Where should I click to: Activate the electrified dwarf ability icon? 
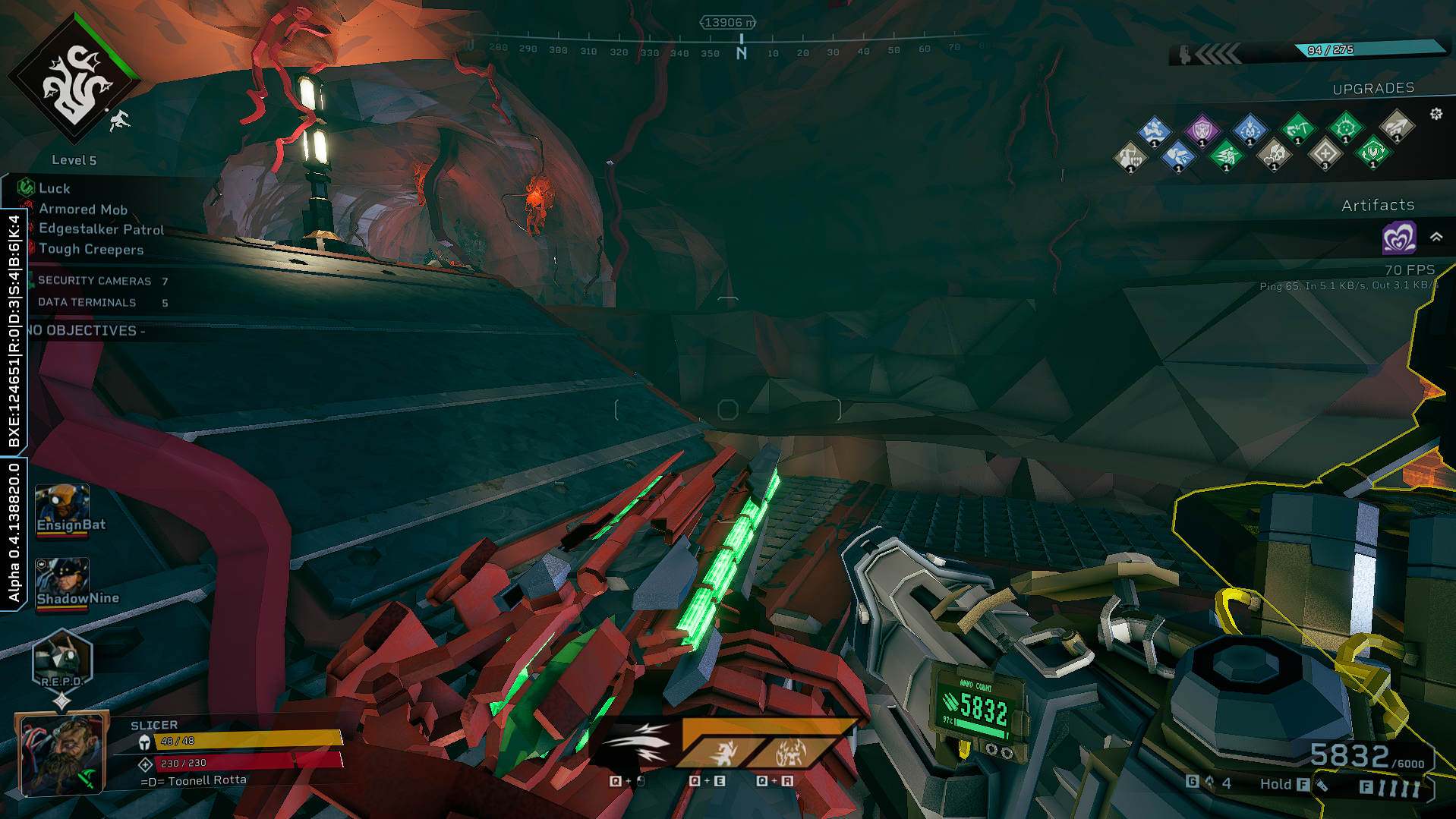click(x=789, y=753)
